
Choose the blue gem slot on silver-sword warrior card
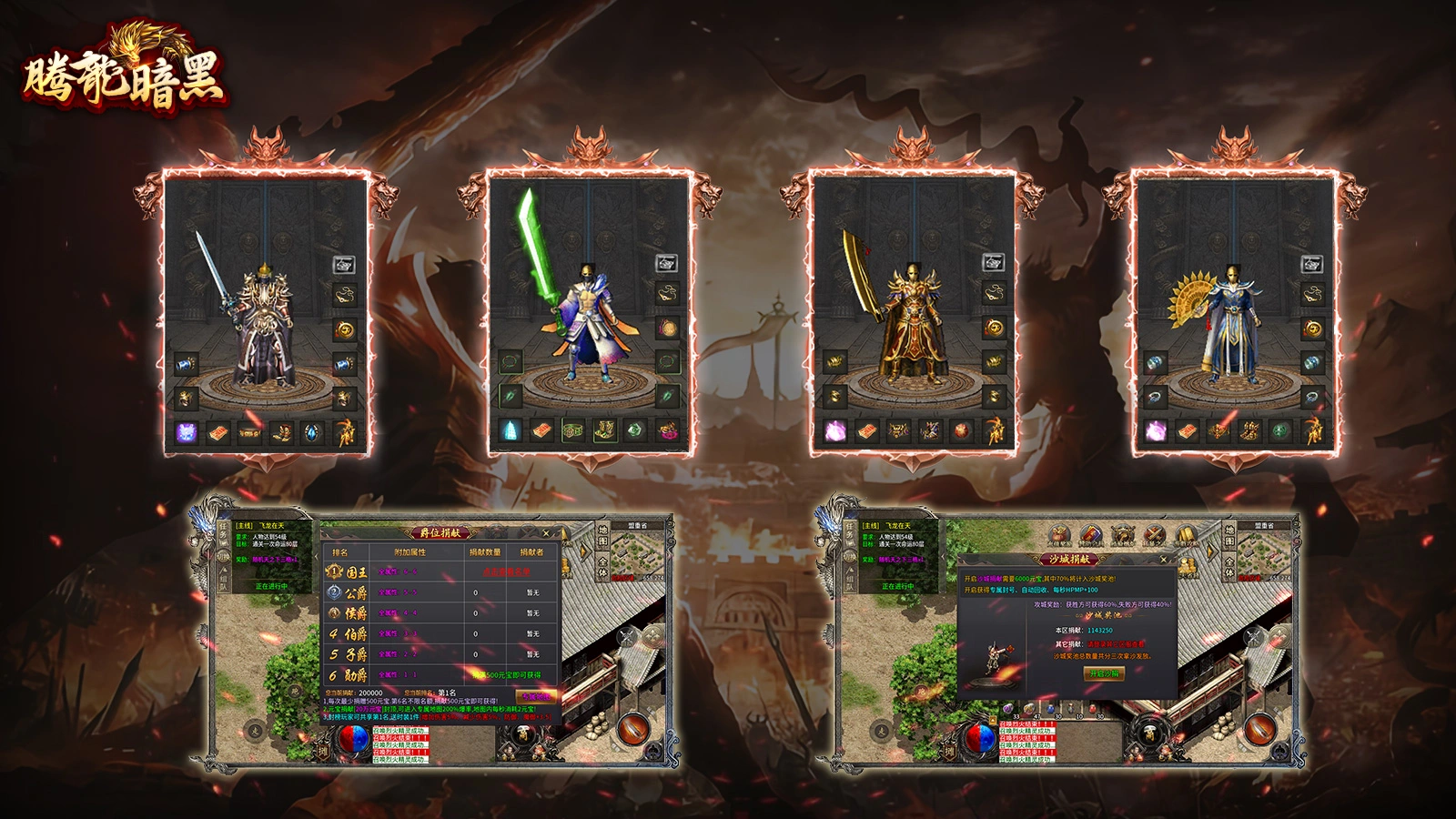312,433
